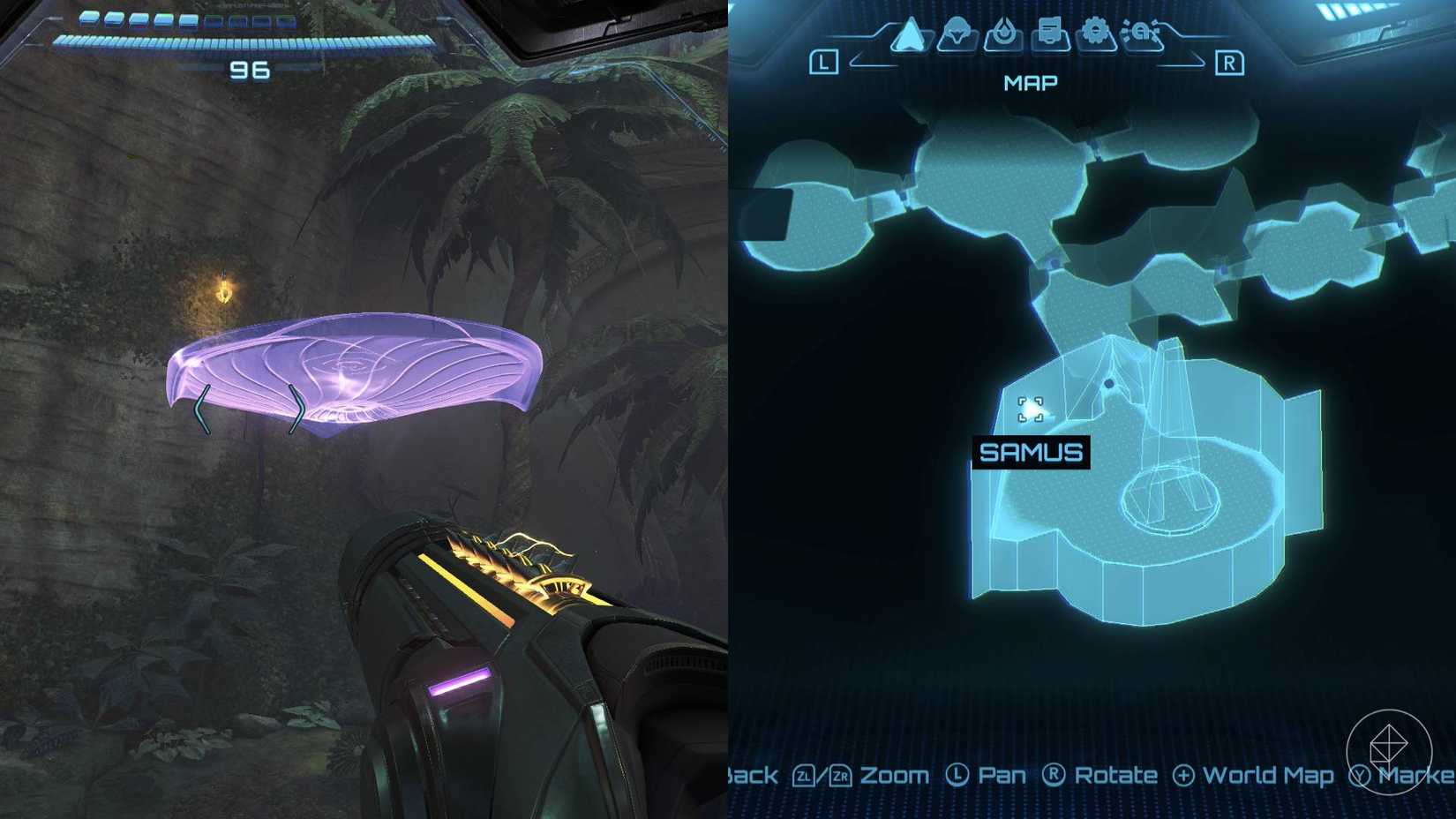Click the ZL/ZR Zoom control icons
Screen dimensions: 1456x819
tap(821, 776)
